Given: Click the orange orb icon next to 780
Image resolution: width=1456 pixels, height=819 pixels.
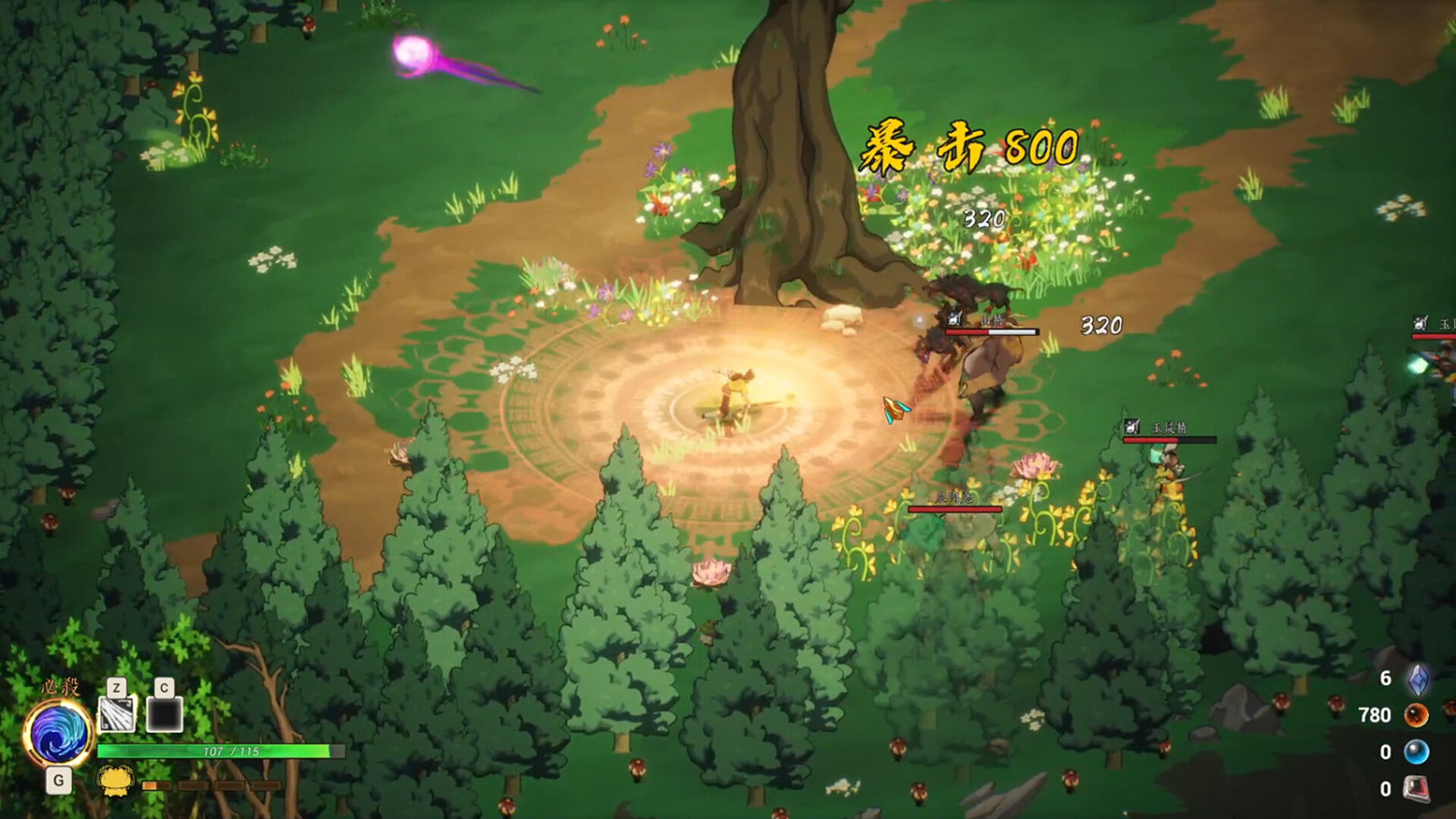Looking at the screenshot, I should pos(1416,717).
